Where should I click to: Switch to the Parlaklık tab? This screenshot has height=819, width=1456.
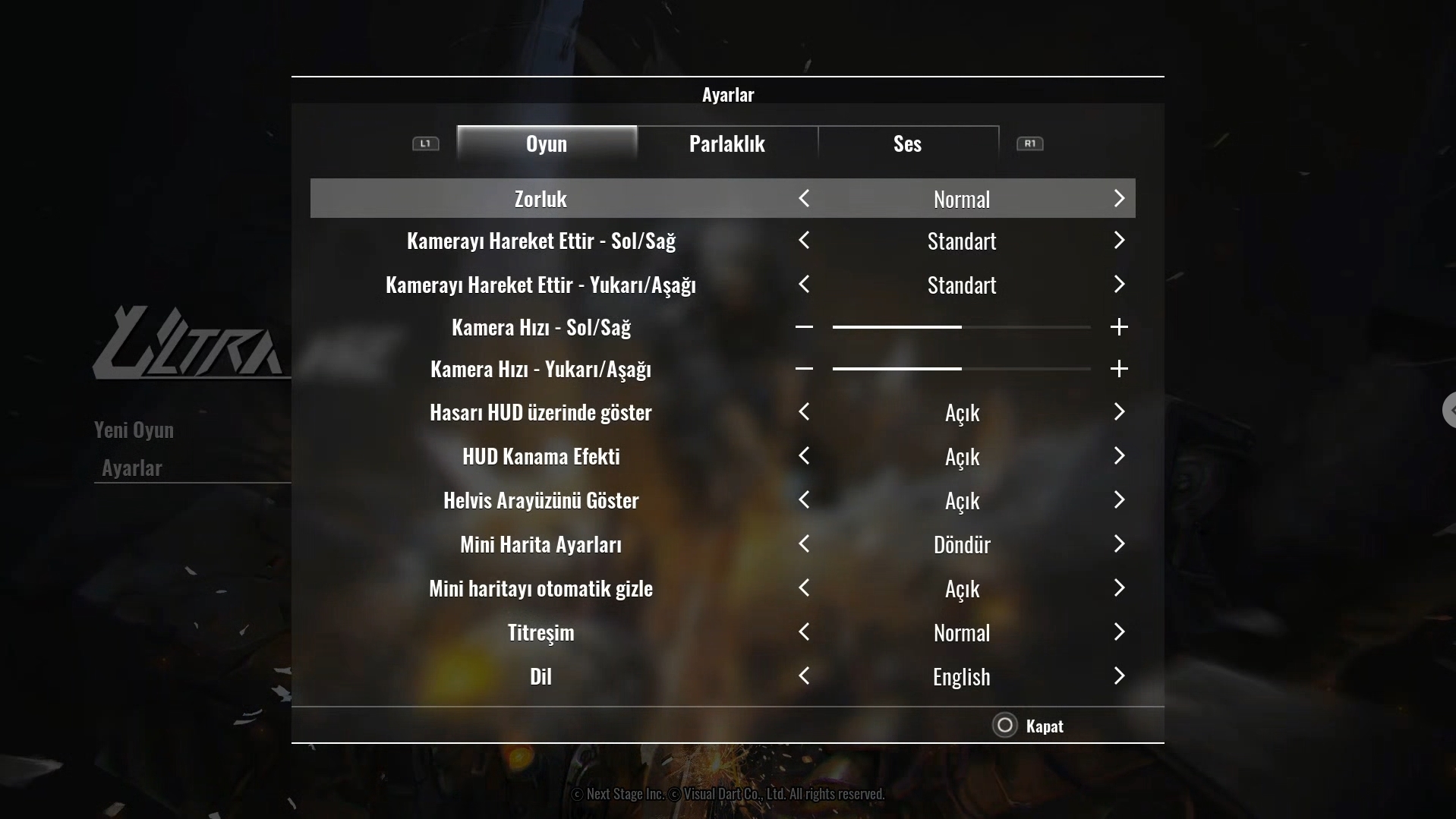click(726, 143)
